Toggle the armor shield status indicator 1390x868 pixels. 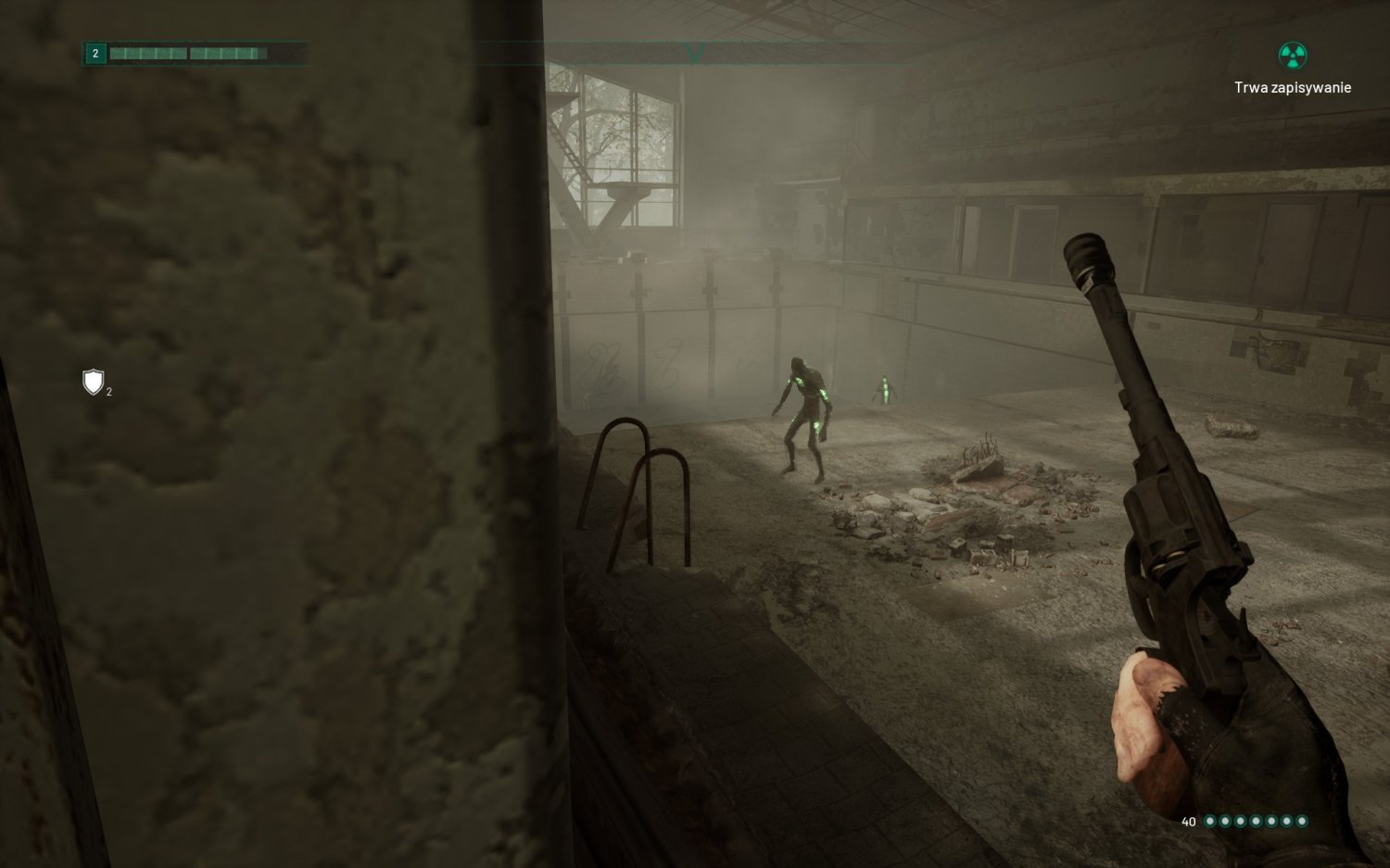pyautogui.click(x=92, y=383)
